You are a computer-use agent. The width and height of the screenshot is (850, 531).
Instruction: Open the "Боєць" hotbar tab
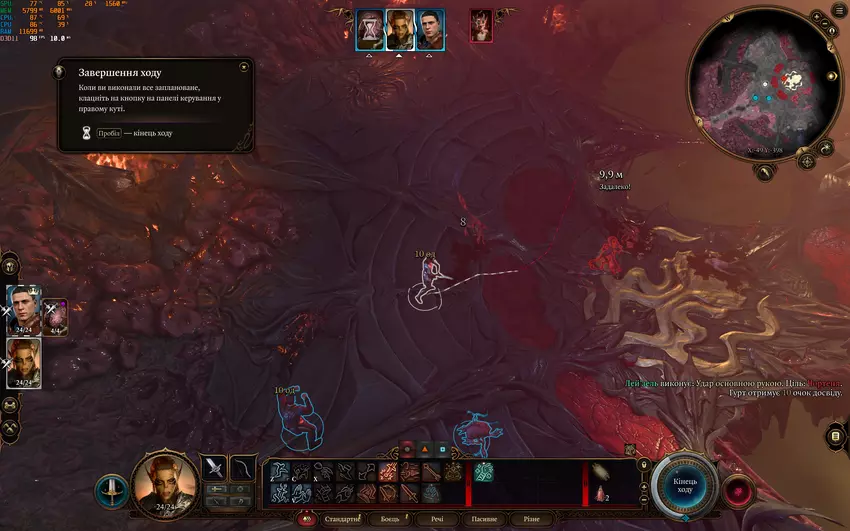(390, 519)
